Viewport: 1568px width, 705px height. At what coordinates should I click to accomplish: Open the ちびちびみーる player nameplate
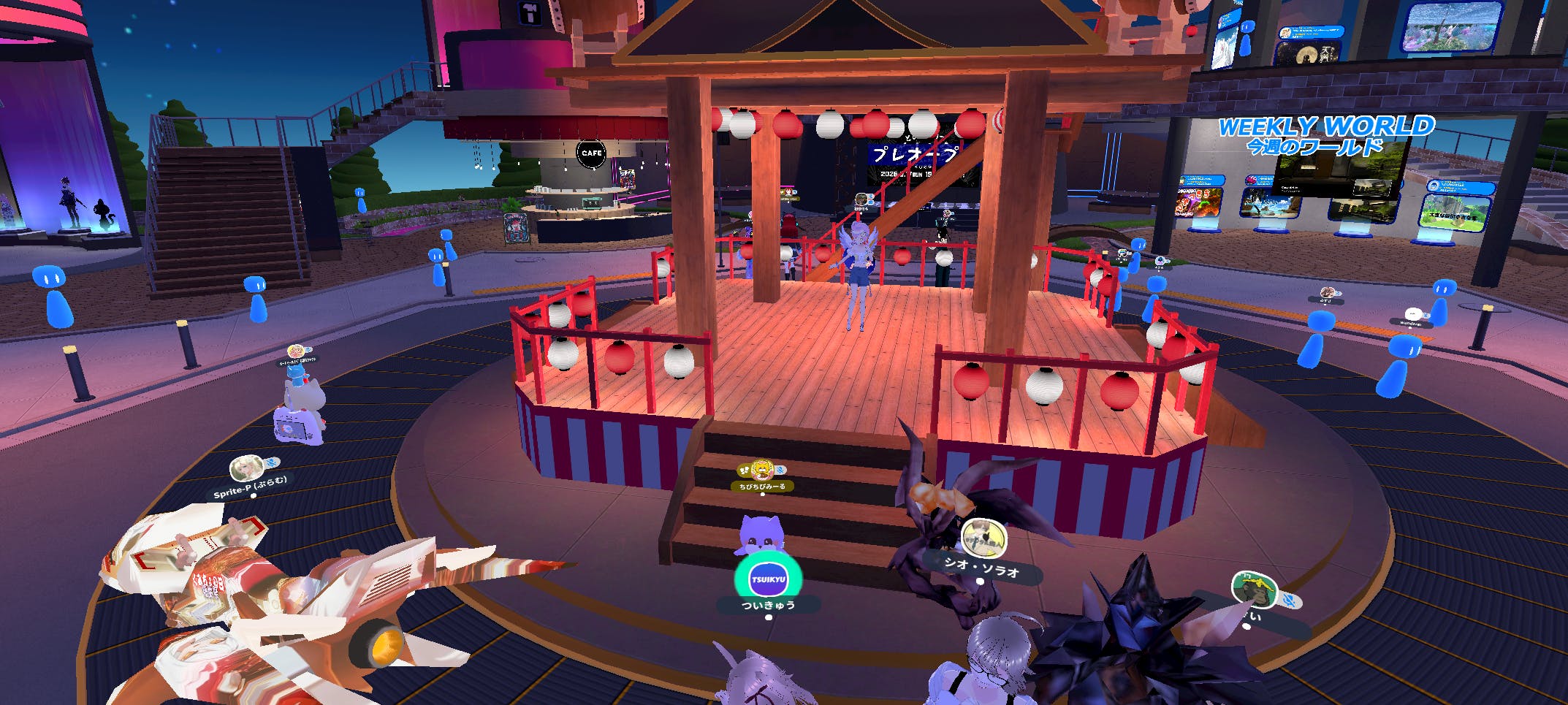pos(762,486)
